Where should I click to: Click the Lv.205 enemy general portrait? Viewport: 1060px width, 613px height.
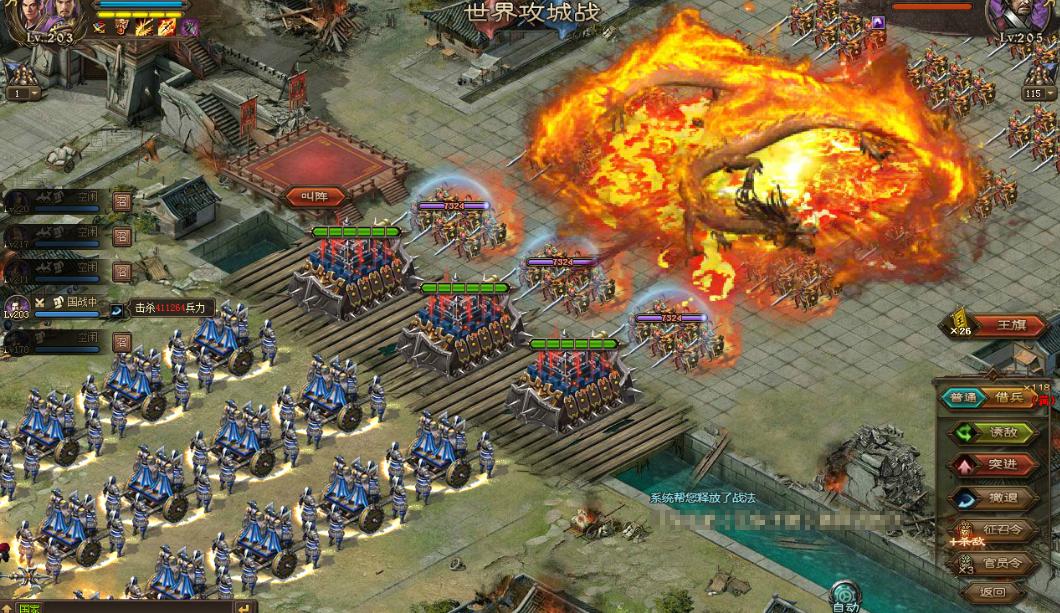(x=1020, y=18)
